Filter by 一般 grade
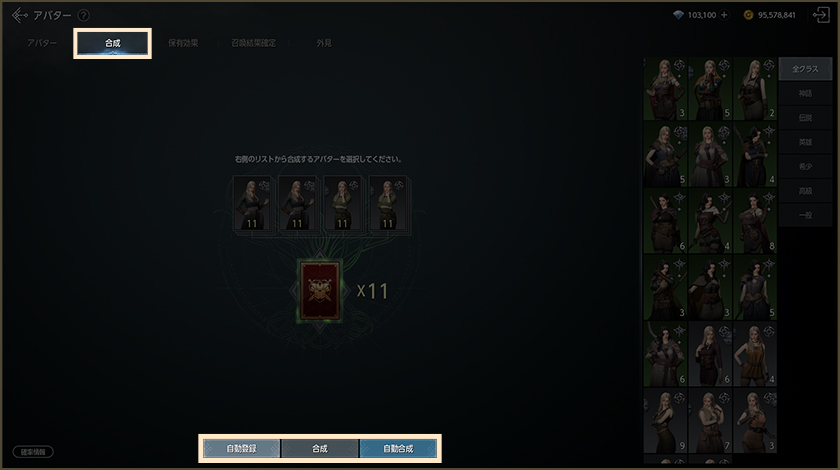This screenshot has height=470, width=840. (805, 215)
